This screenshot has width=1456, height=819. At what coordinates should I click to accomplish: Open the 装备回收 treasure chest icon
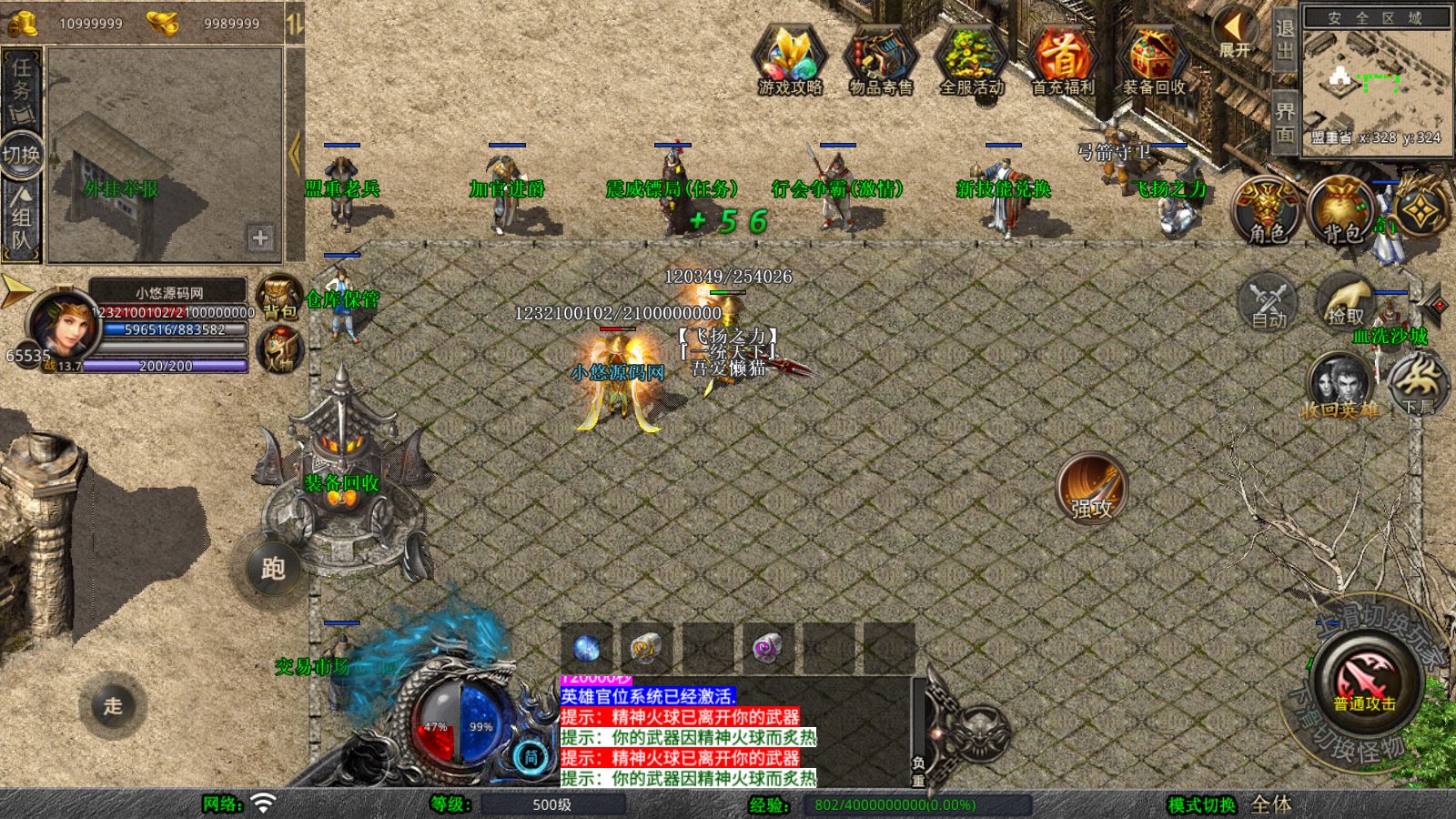(x=1153, y=60)
